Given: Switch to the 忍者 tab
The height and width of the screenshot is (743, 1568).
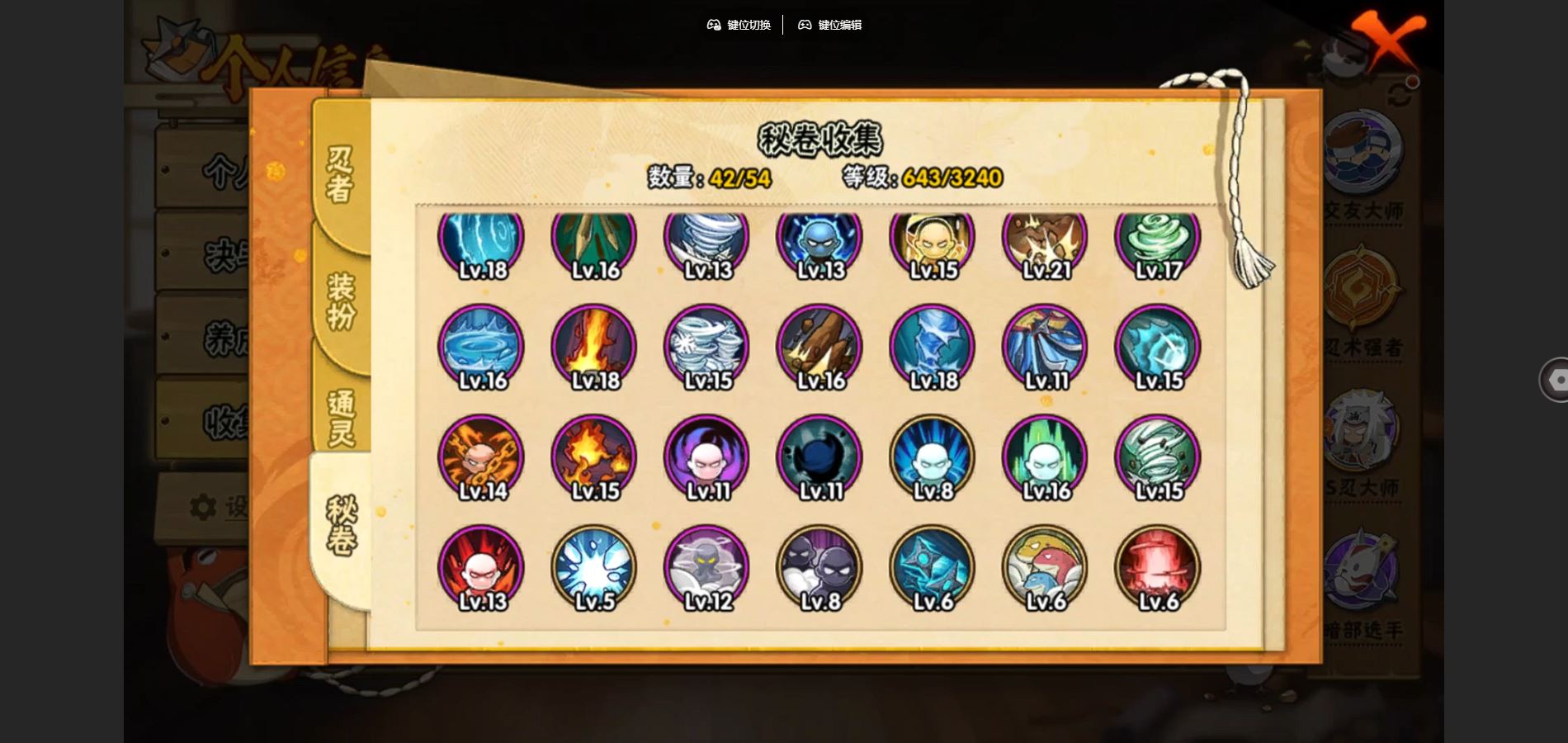Looking at the screenshot, I should 340,174.
